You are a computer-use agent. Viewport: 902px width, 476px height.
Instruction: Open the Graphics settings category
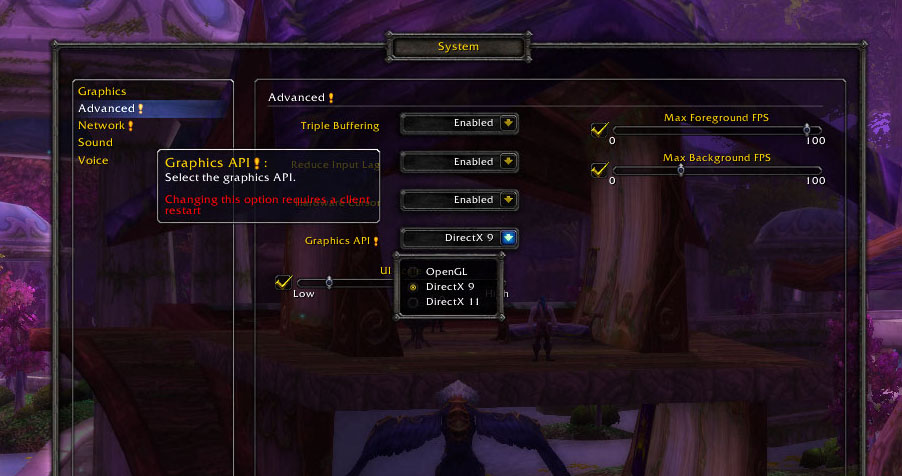(x=102, y=91)
